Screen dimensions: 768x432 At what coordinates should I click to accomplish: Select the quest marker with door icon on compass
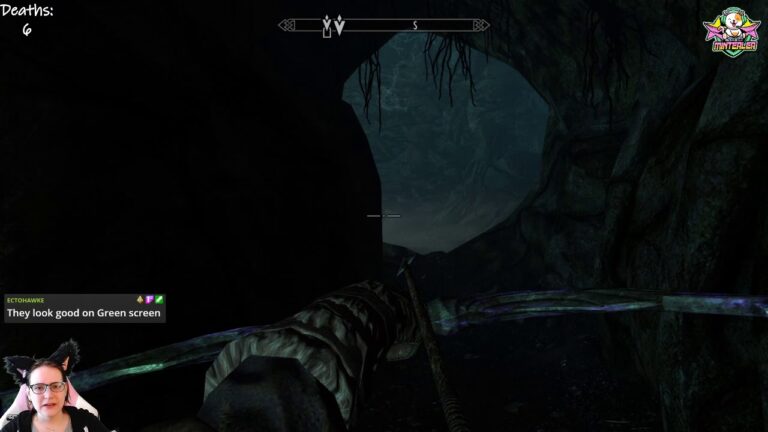point(326,27)
